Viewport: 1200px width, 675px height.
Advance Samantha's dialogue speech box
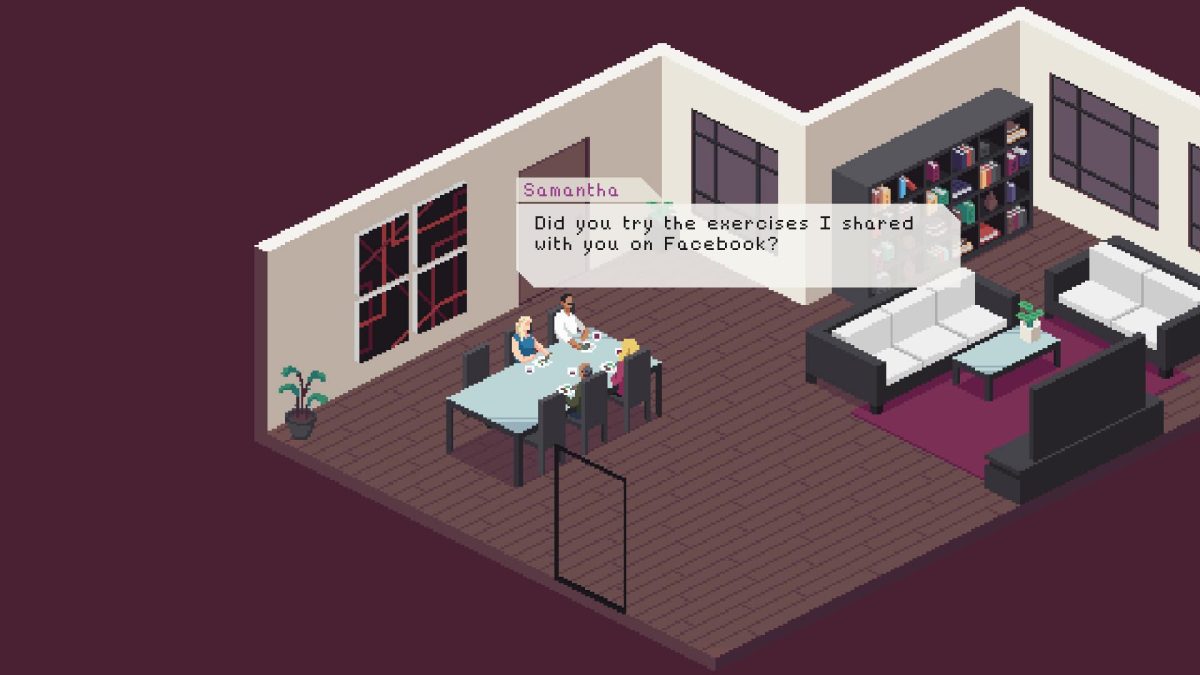tap(737, 234)
